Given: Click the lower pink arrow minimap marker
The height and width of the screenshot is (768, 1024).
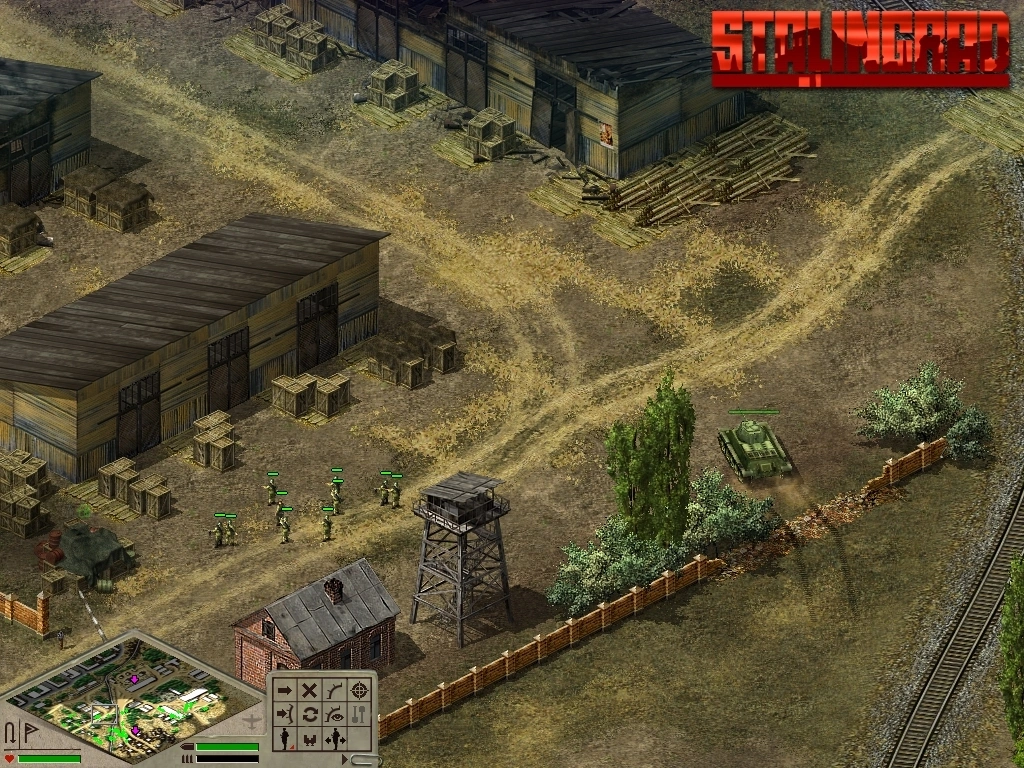Looking at the screenshot, I should point(135,730).
